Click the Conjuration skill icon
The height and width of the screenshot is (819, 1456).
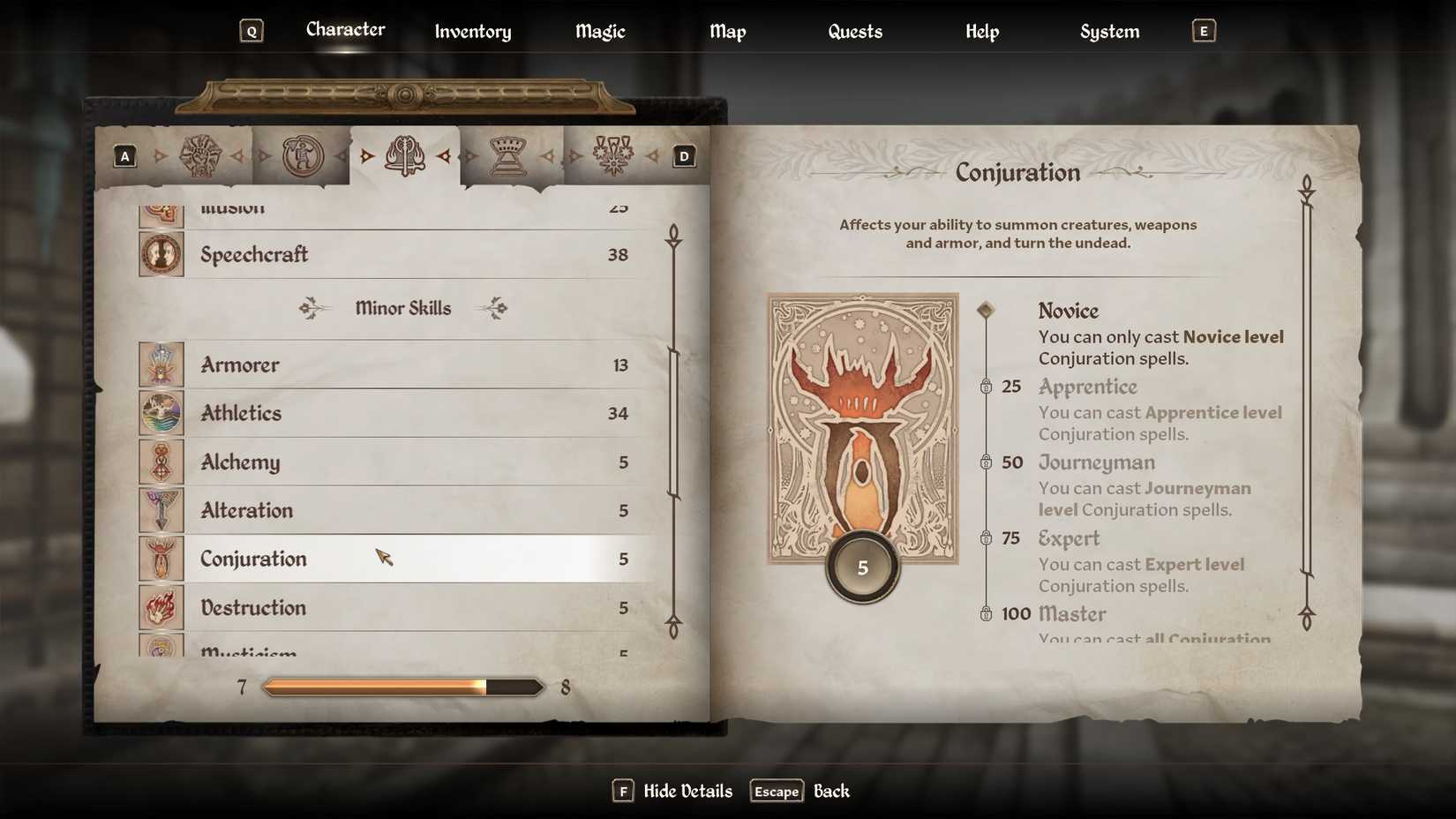[x=161, y=559]
